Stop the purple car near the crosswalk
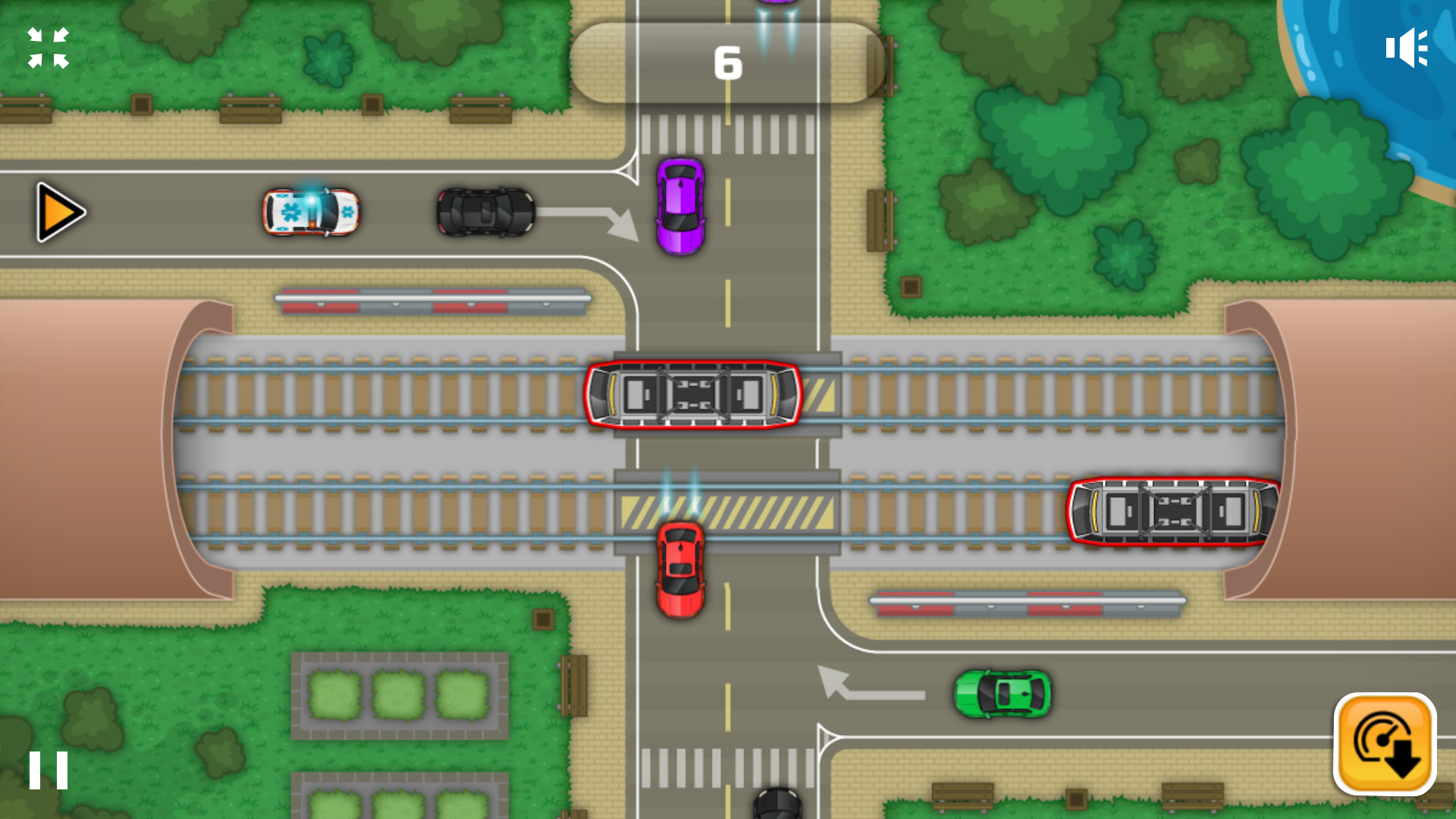 (680, 206)
